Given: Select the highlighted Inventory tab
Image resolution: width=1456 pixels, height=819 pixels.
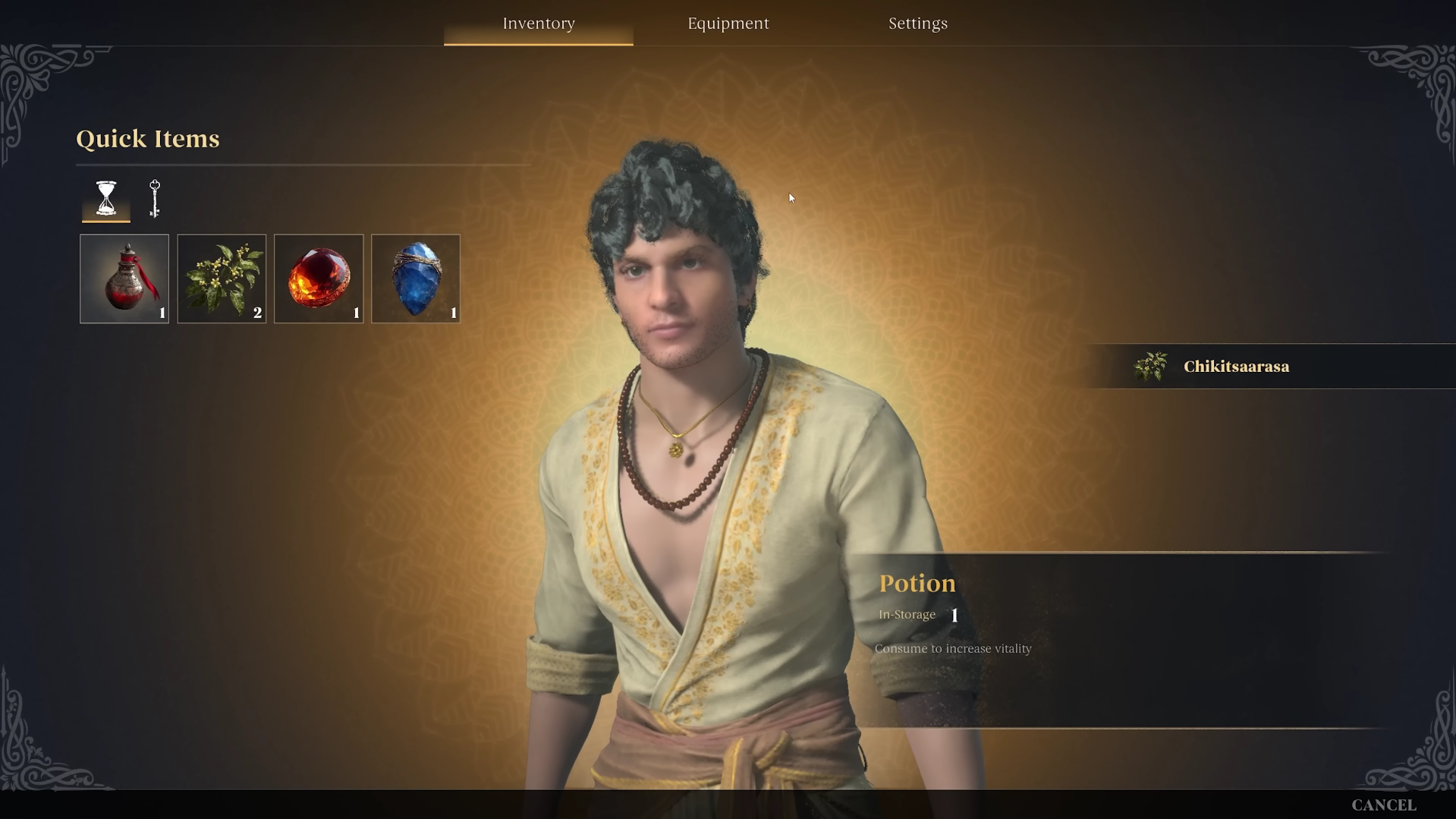Looking at the screenshot, I should pyautogui.click(x=538, y=23).
